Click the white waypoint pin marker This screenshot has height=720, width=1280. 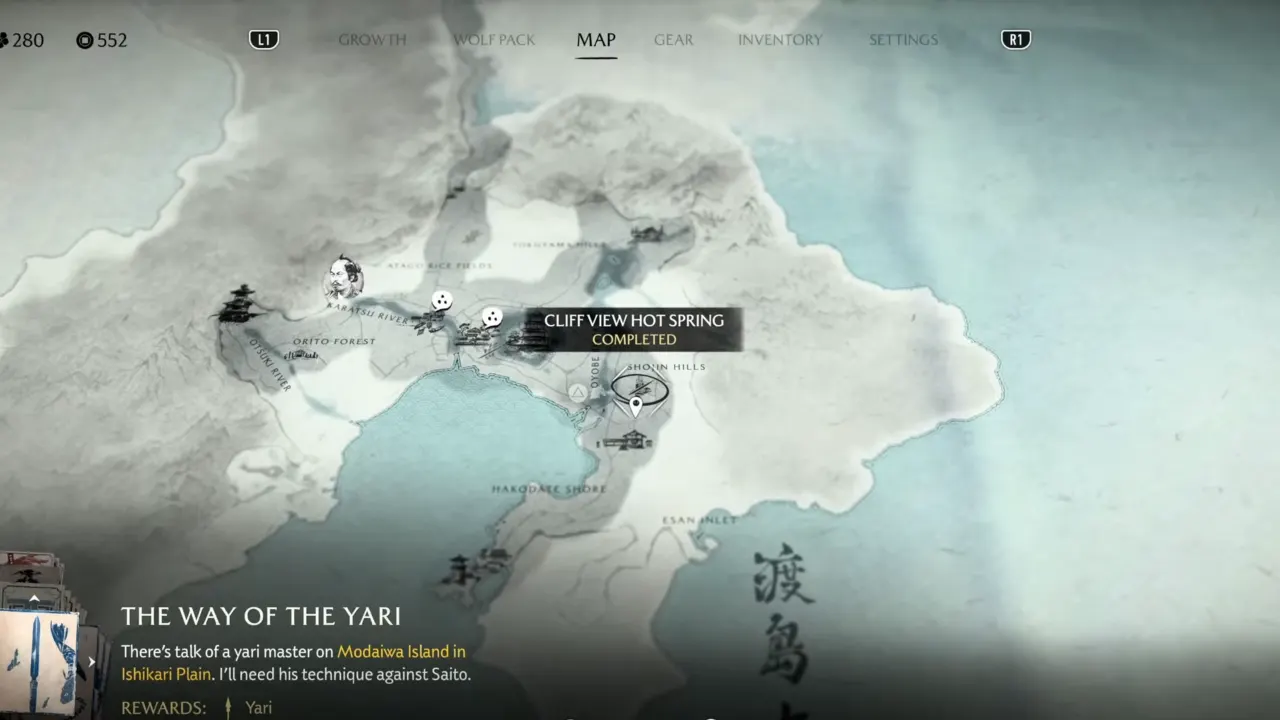point(636,406)
